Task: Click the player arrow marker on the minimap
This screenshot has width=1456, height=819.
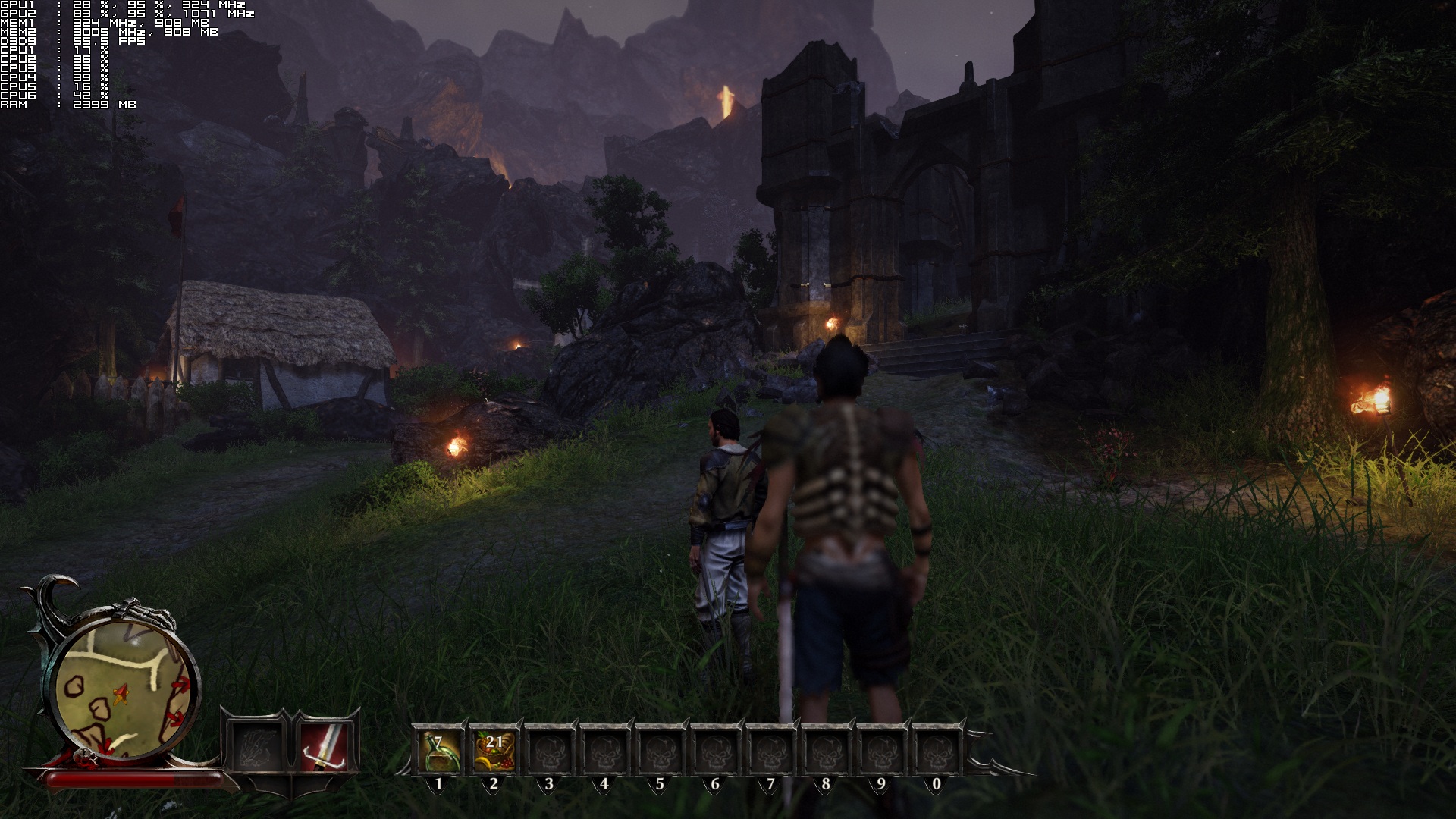Action: (119, 693)
